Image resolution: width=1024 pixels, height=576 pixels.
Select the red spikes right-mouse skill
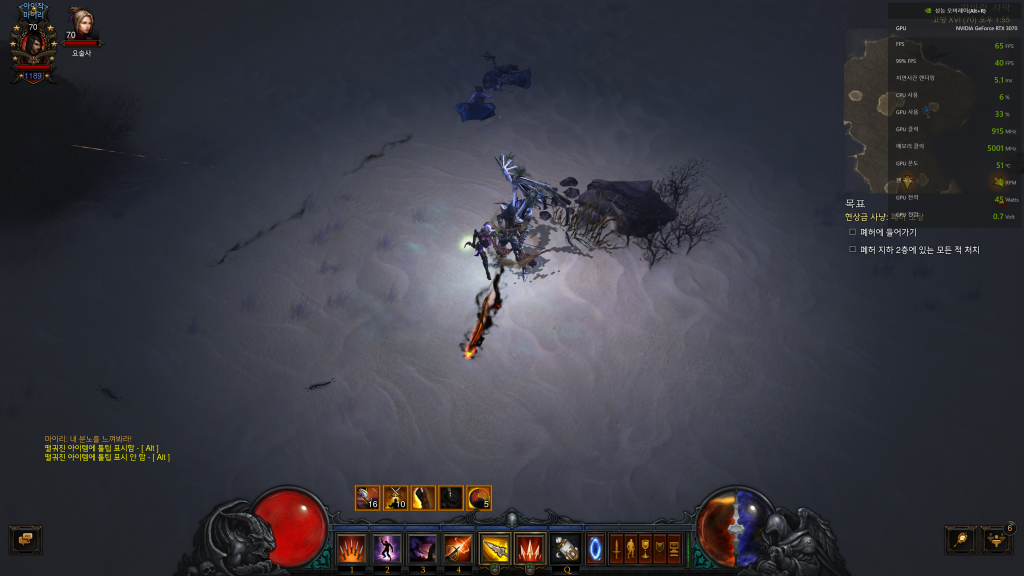click(530, 548)
